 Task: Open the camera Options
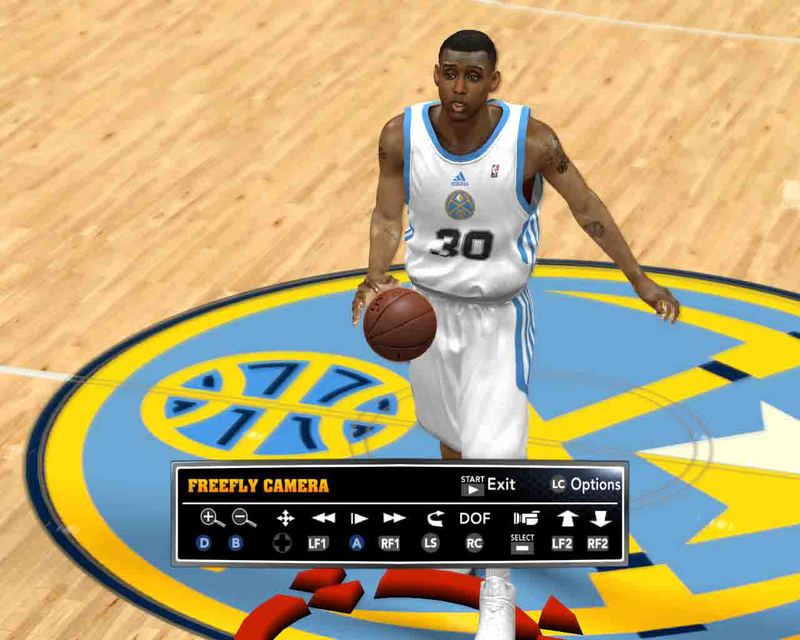(x=586, y=485)
